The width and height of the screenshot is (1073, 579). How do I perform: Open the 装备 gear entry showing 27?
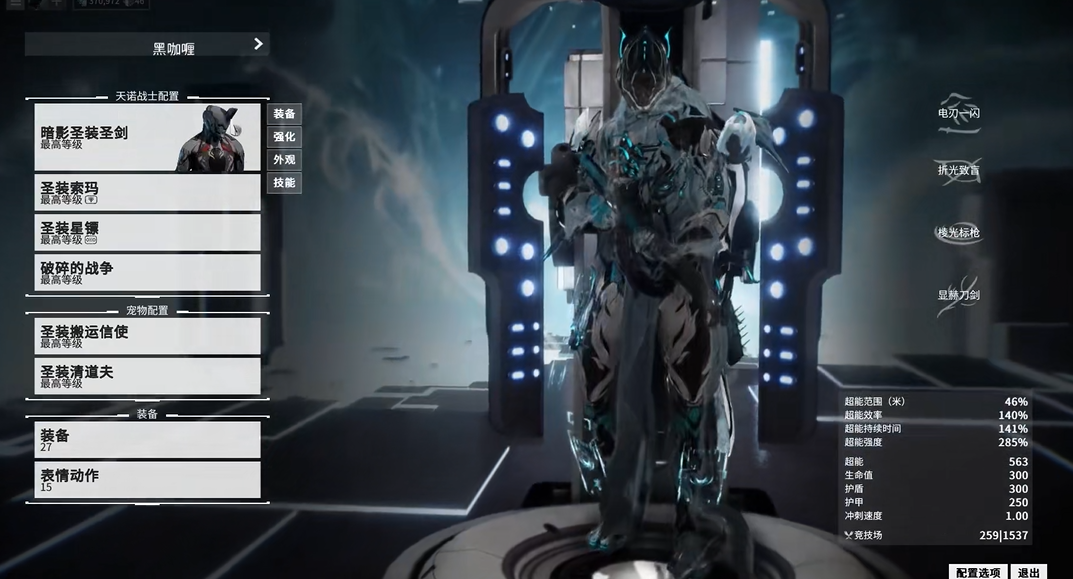[147, 440]
